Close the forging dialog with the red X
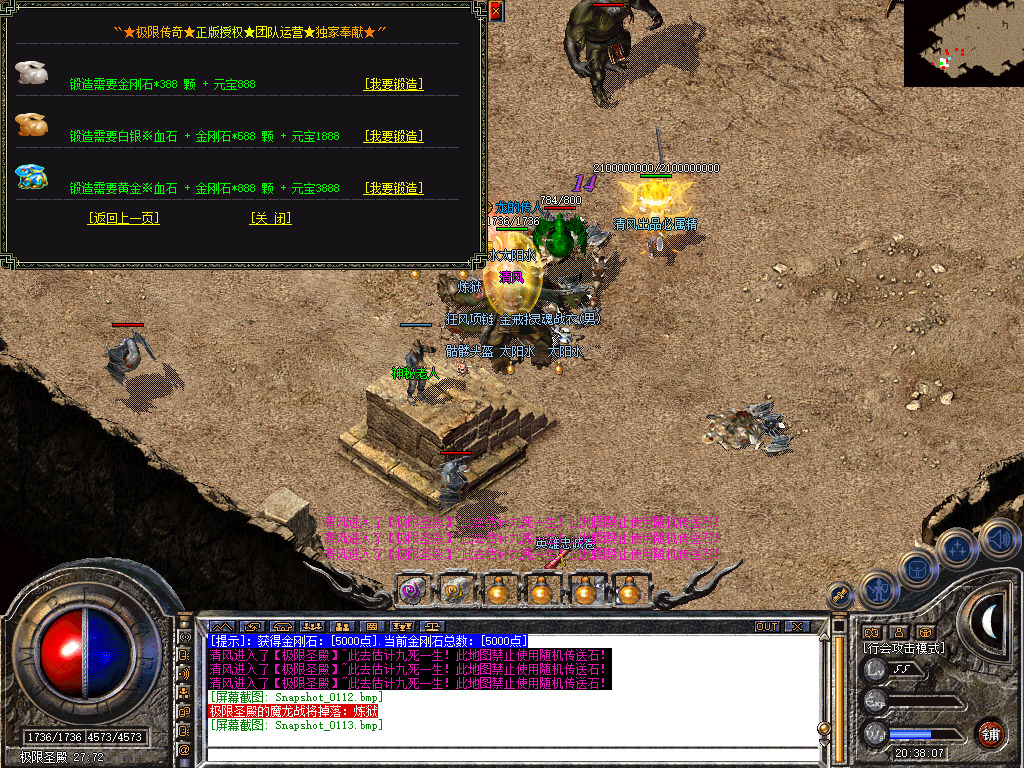Viewport: 1024px width, 768px height. (x=496, y=11)
